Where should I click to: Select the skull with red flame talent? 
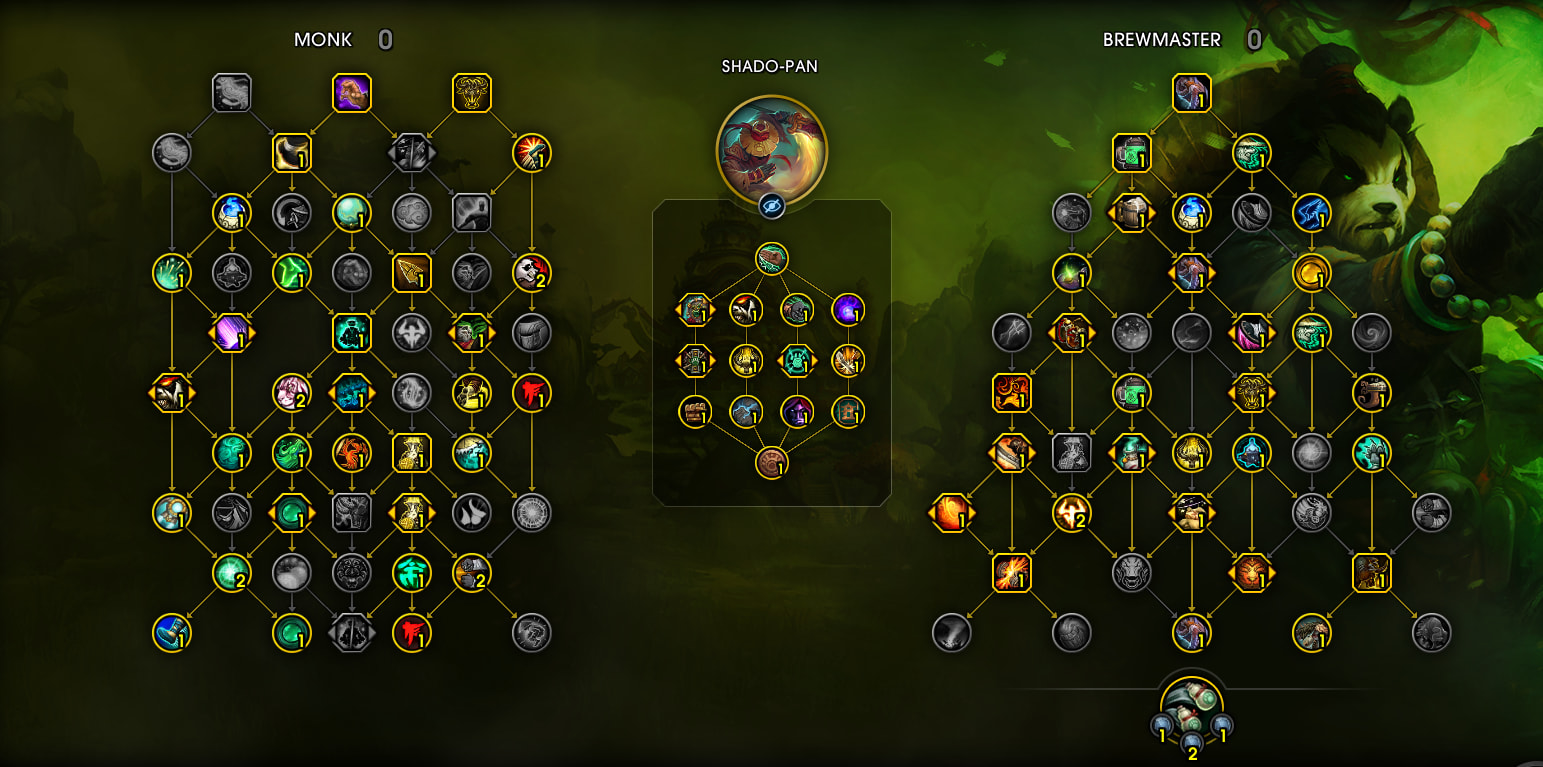click(x=531, y=272)
